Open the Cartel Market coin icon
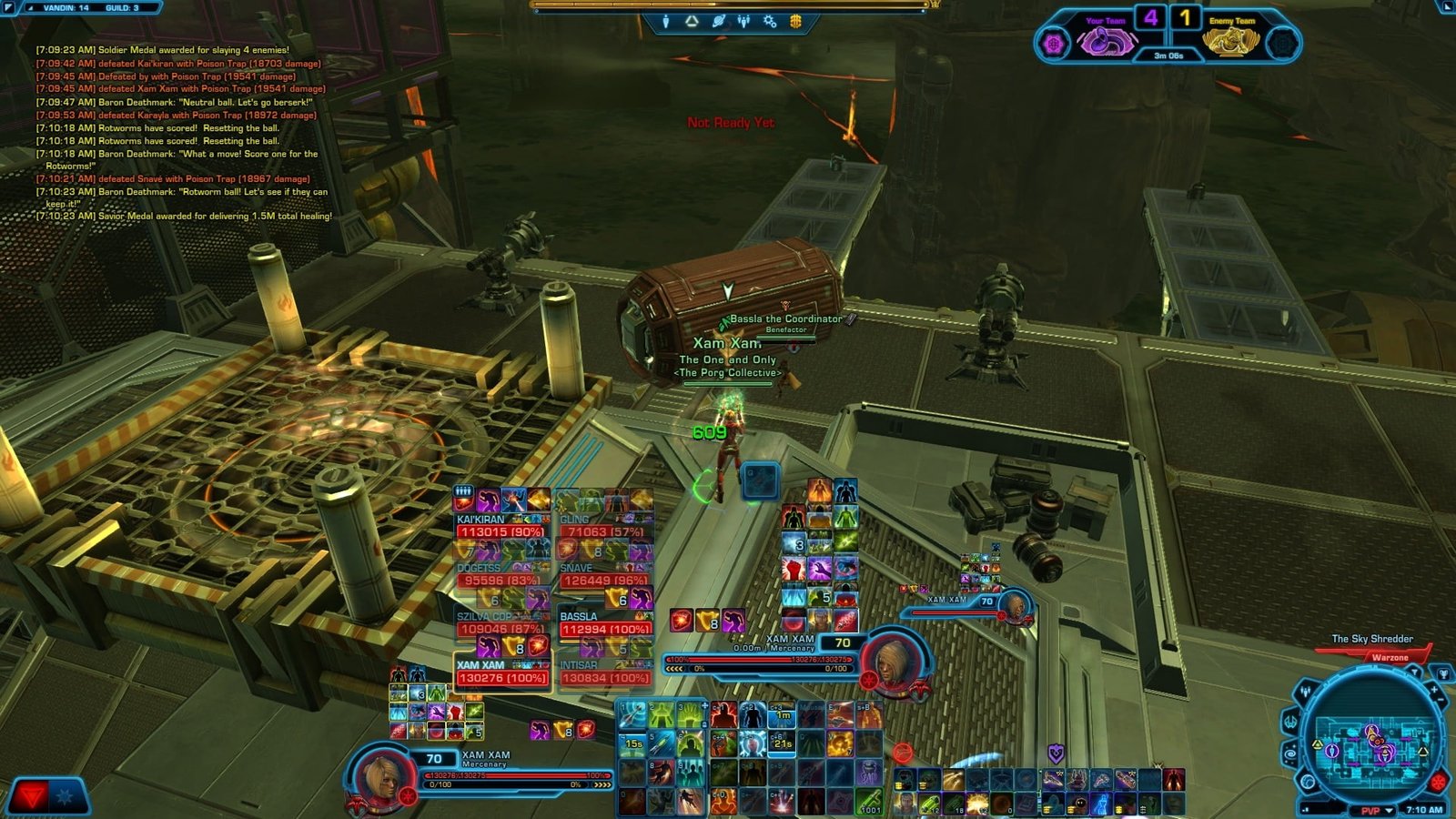This screenshot has height=819, width=1456. 795,21
